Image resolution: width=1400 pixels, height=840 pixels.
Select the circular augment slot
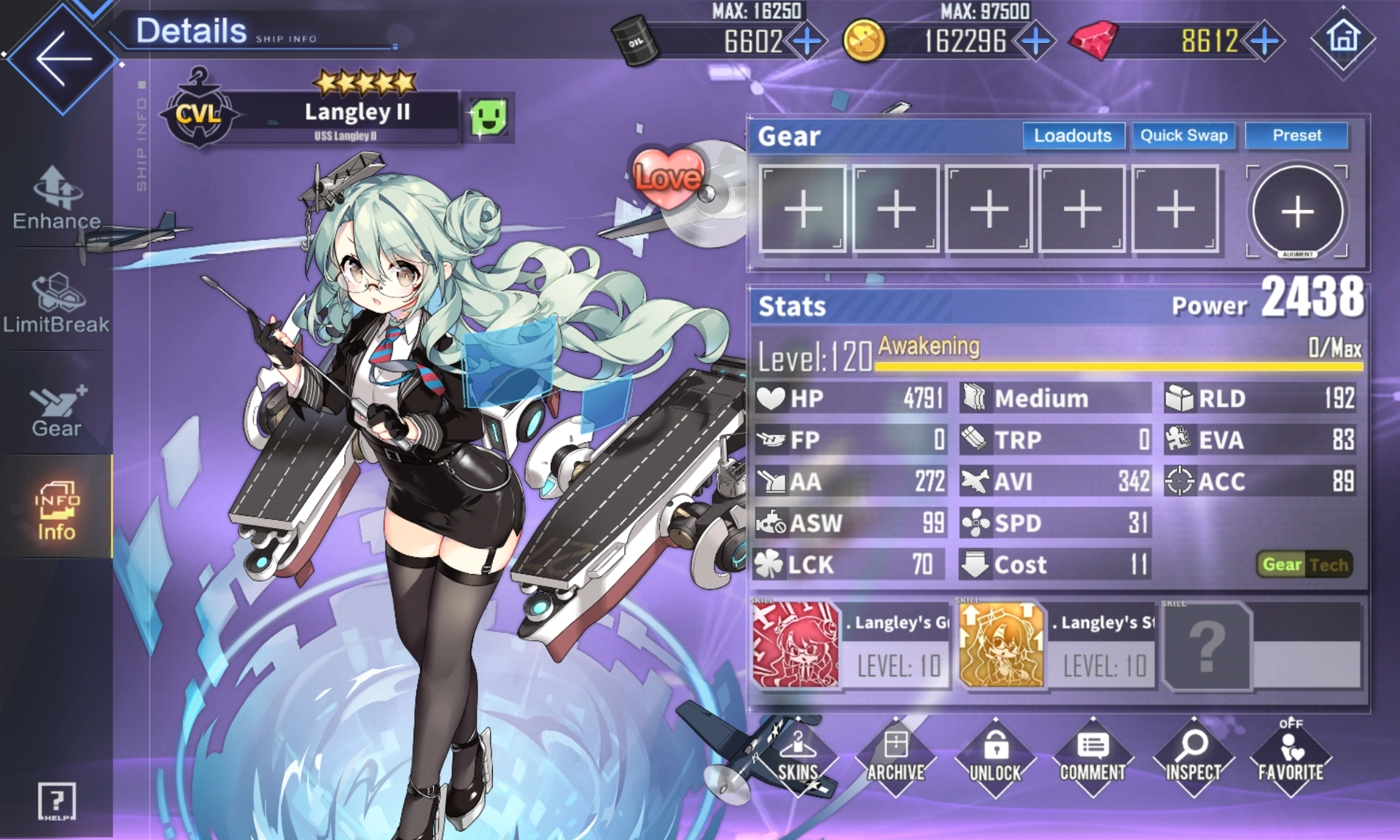point(1297,211)
